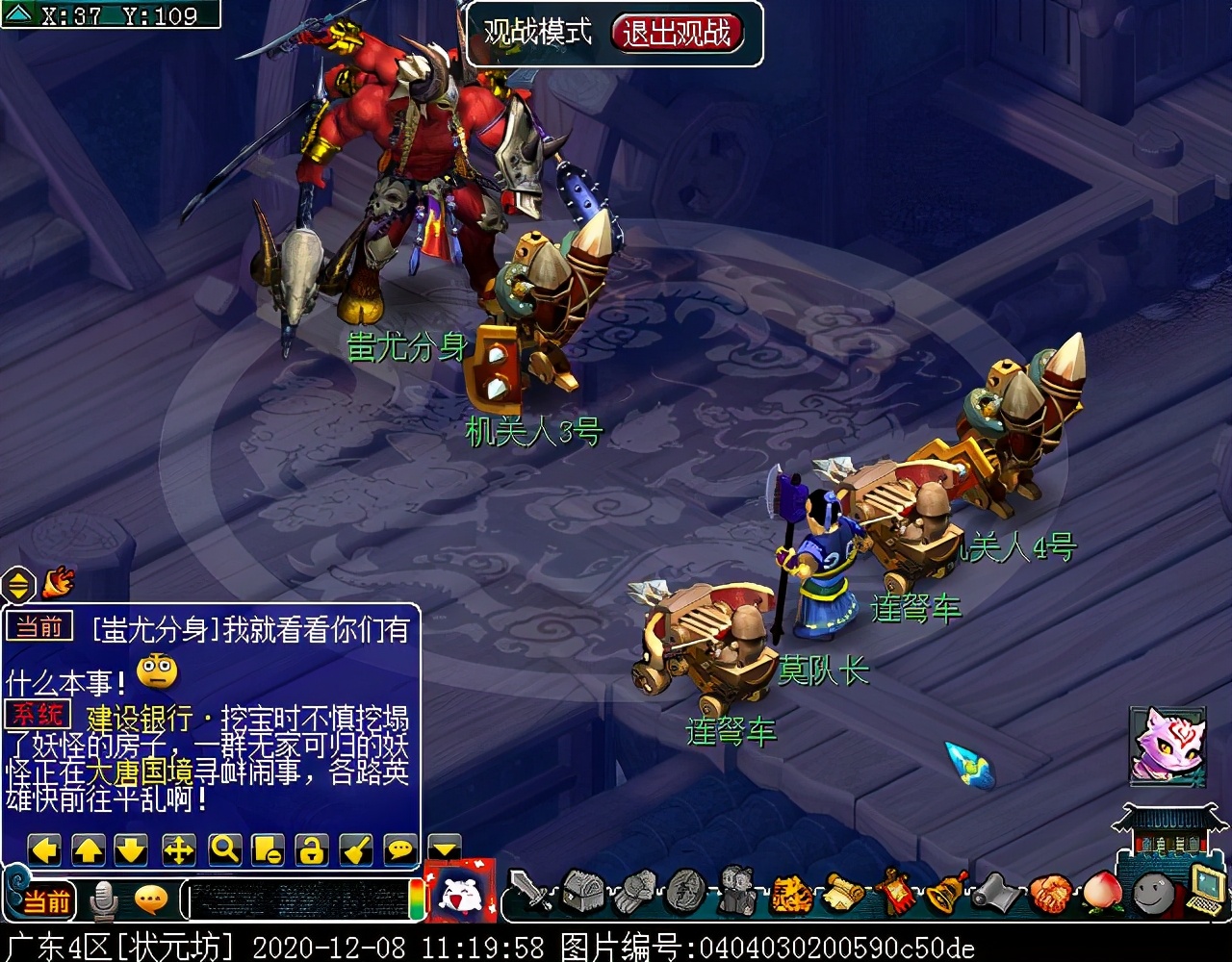
Task: Focus the chat text input field
Action: tap(296, 900)
